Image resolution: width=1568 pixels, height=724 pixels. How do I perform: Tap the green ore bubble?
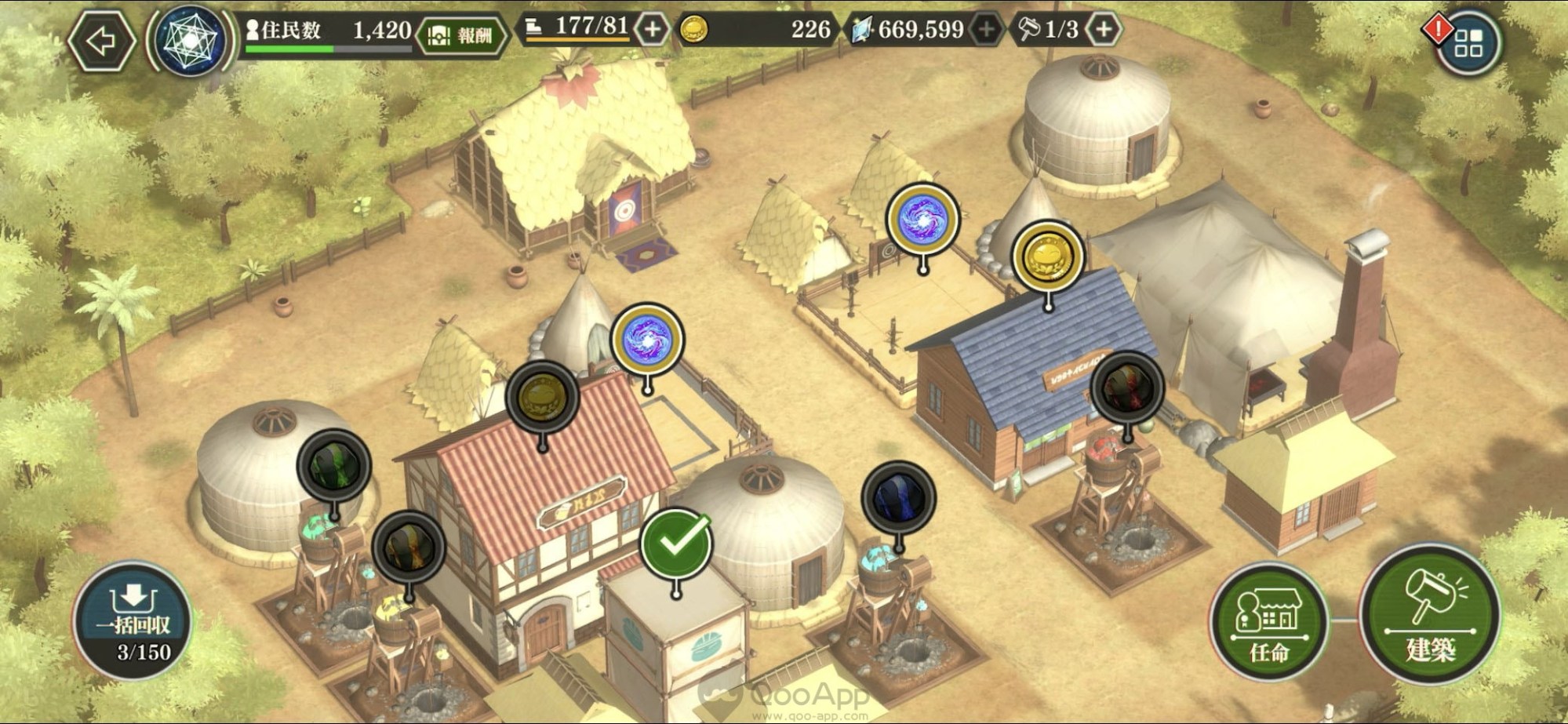tap(334, 466)
